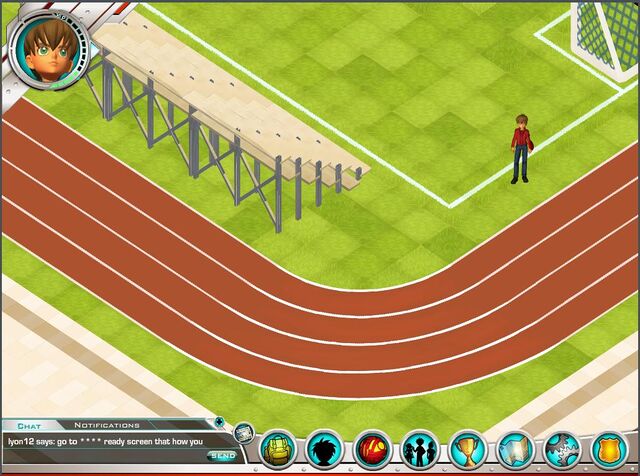
Task: Click the small icon beside the Send button
Action: pyautogui.click(x=244, y=434)
